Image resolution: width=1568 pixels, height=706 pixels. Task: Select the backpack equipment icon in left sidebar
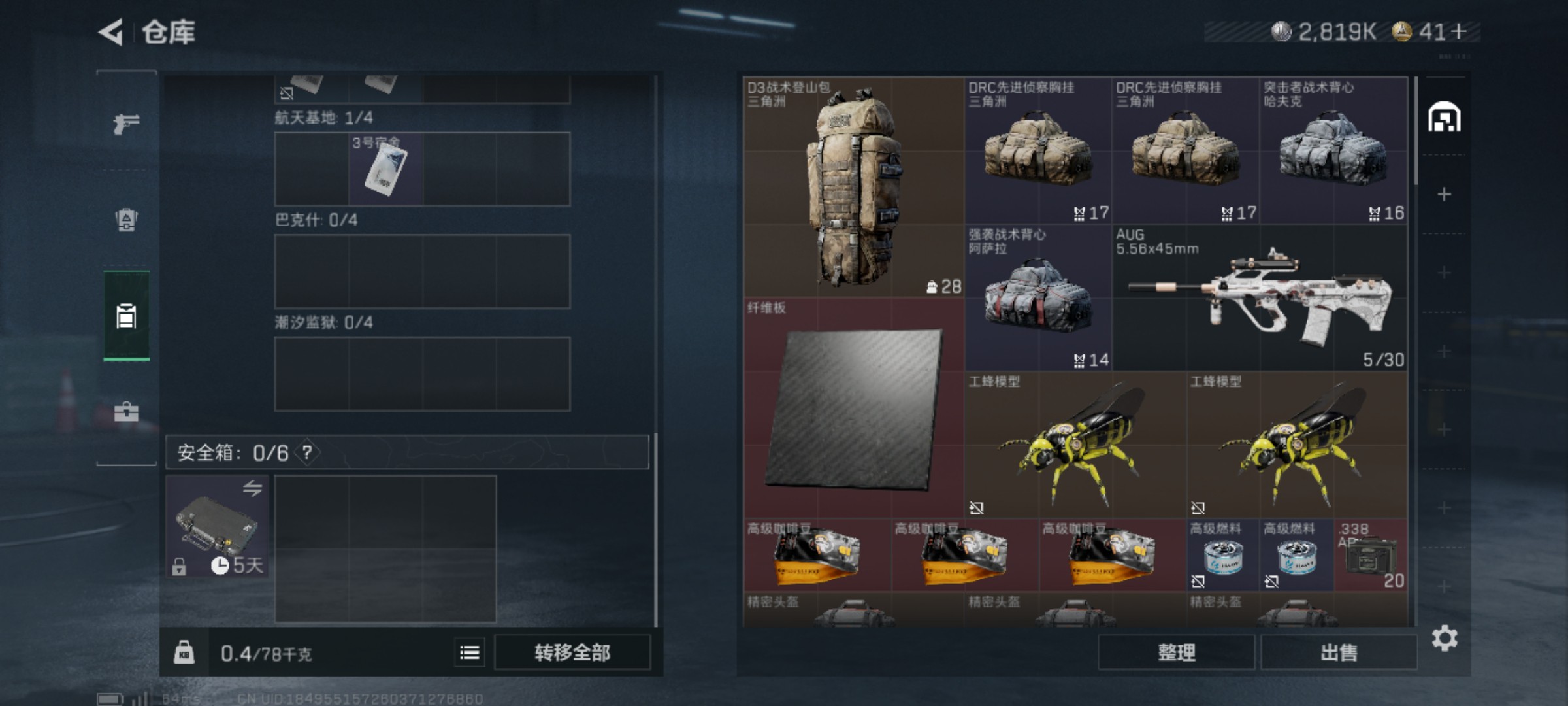[x=126, y=219]
